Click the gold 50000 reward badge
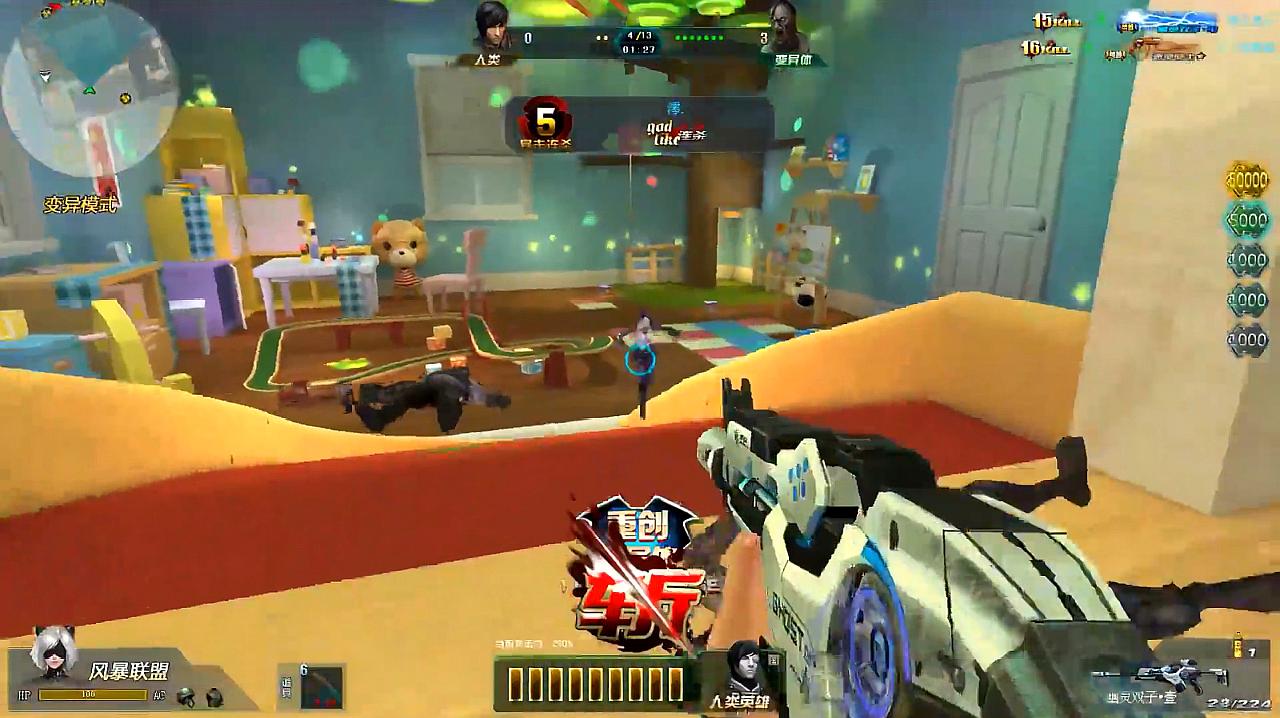 pyautogui.click(x=1247, y=181)
